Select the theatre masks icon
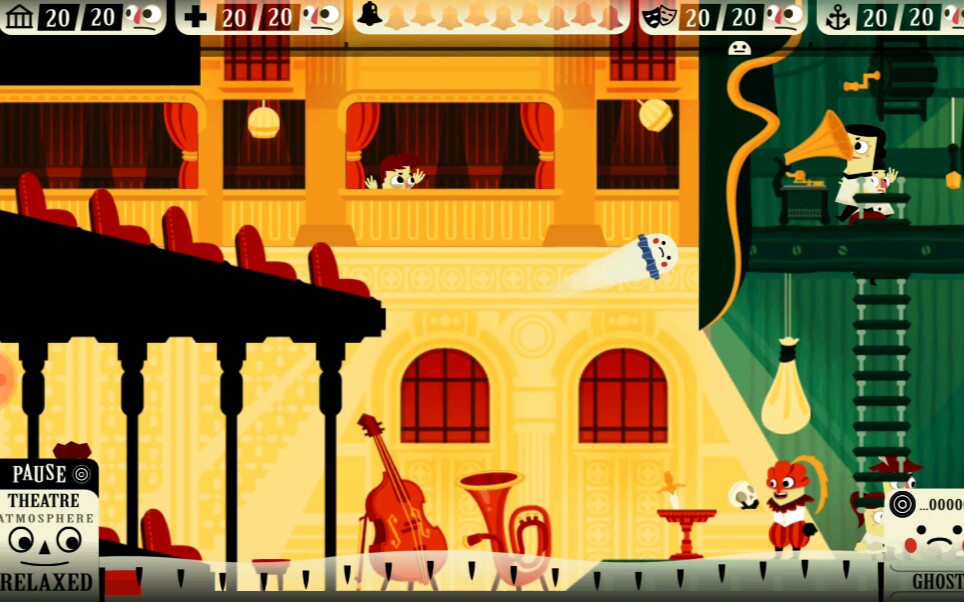The height and width of the screenshot is (602, 964). pyautogui.click(x=656, y=17)
